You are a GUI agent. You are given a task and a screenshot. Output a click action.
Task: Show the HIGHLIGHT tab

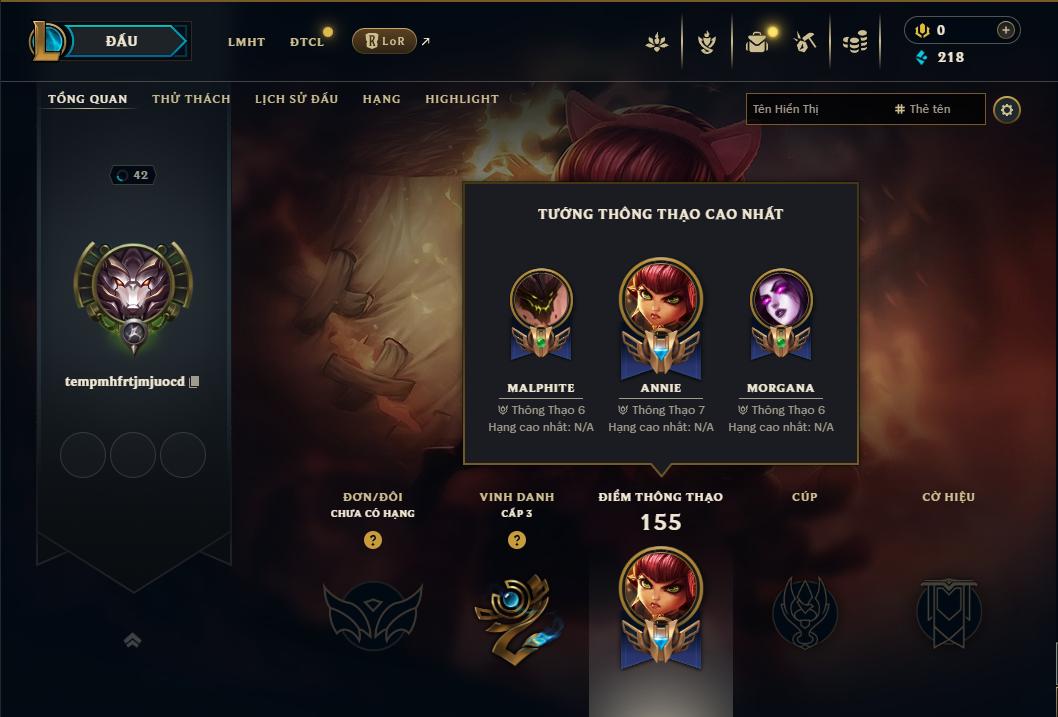(x=462, y=99)
